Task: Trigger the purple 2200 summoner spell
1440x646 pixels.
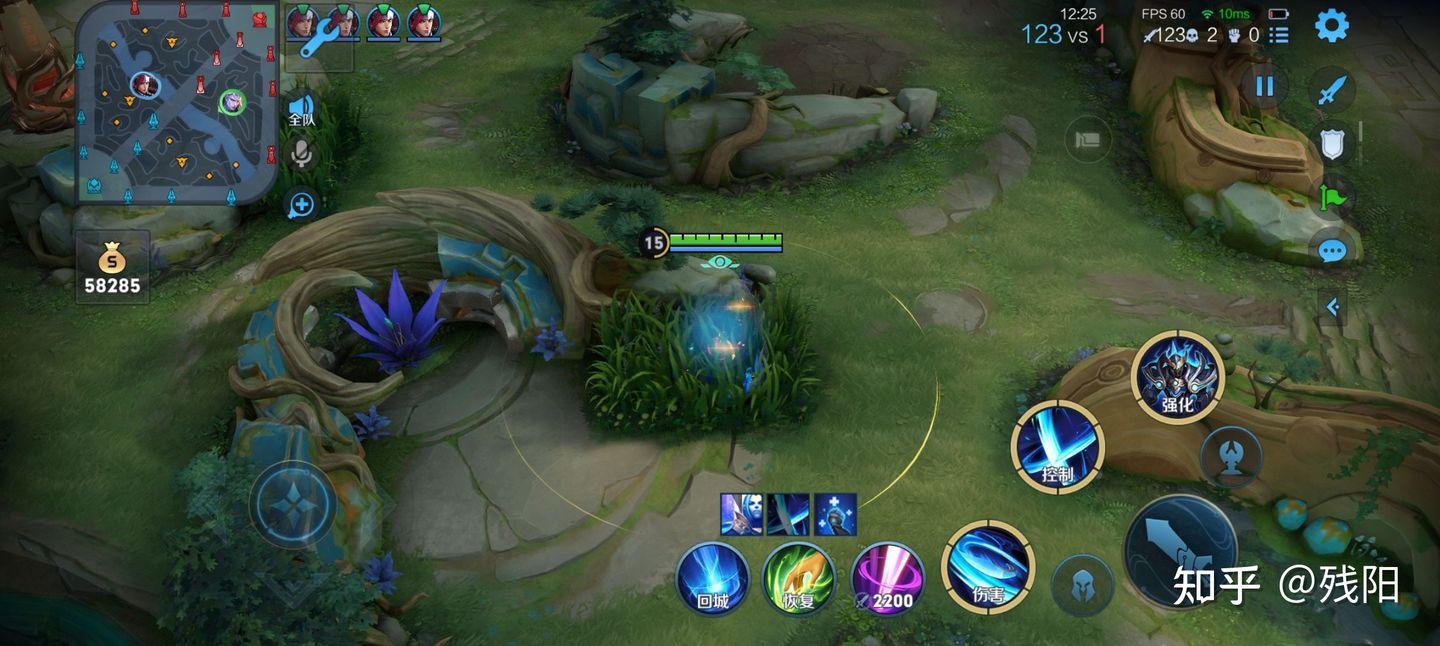Action: pos(887,579)
